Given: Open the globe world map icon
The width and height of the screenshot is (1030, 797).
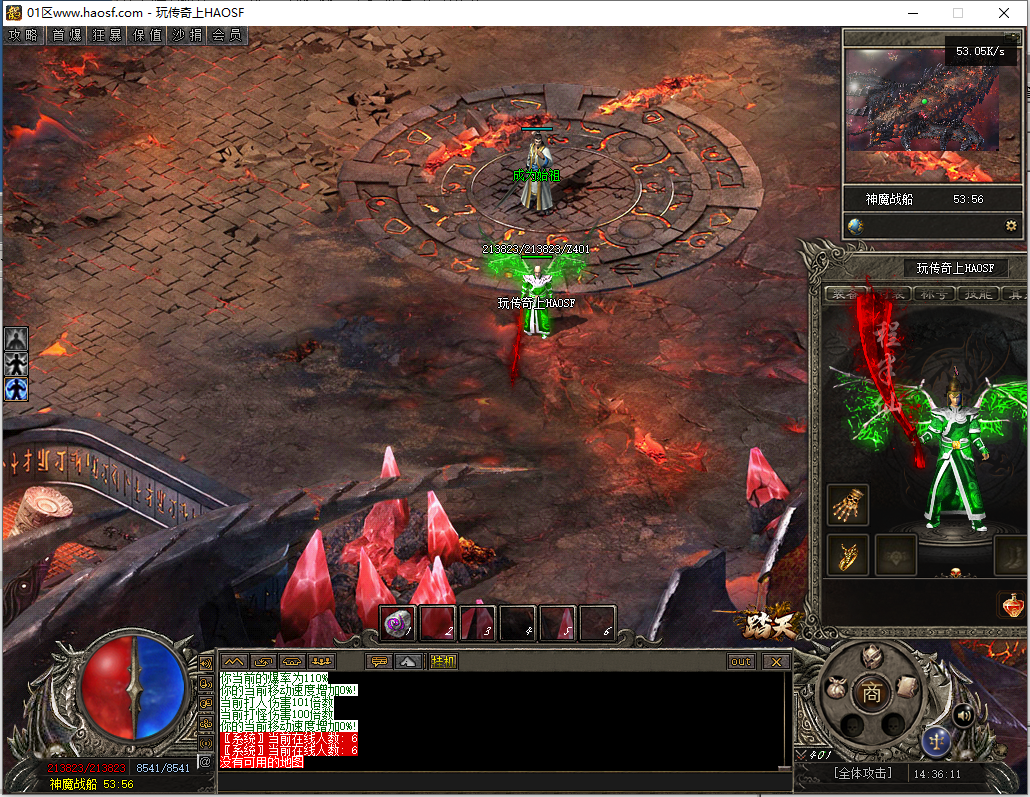Looking at the screenshot, I should (x=855, y=226).
